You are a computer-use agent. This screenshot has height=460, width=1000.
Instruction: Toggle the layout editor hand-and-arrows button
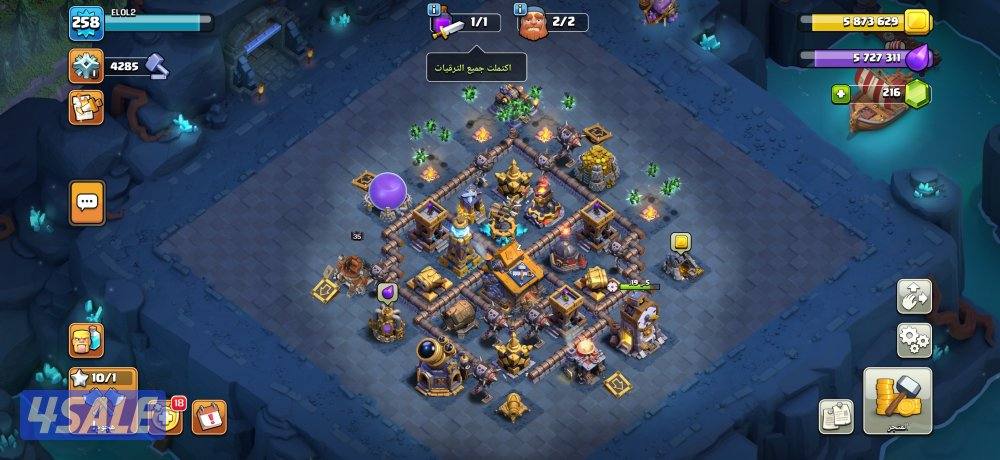click(913, 296)
